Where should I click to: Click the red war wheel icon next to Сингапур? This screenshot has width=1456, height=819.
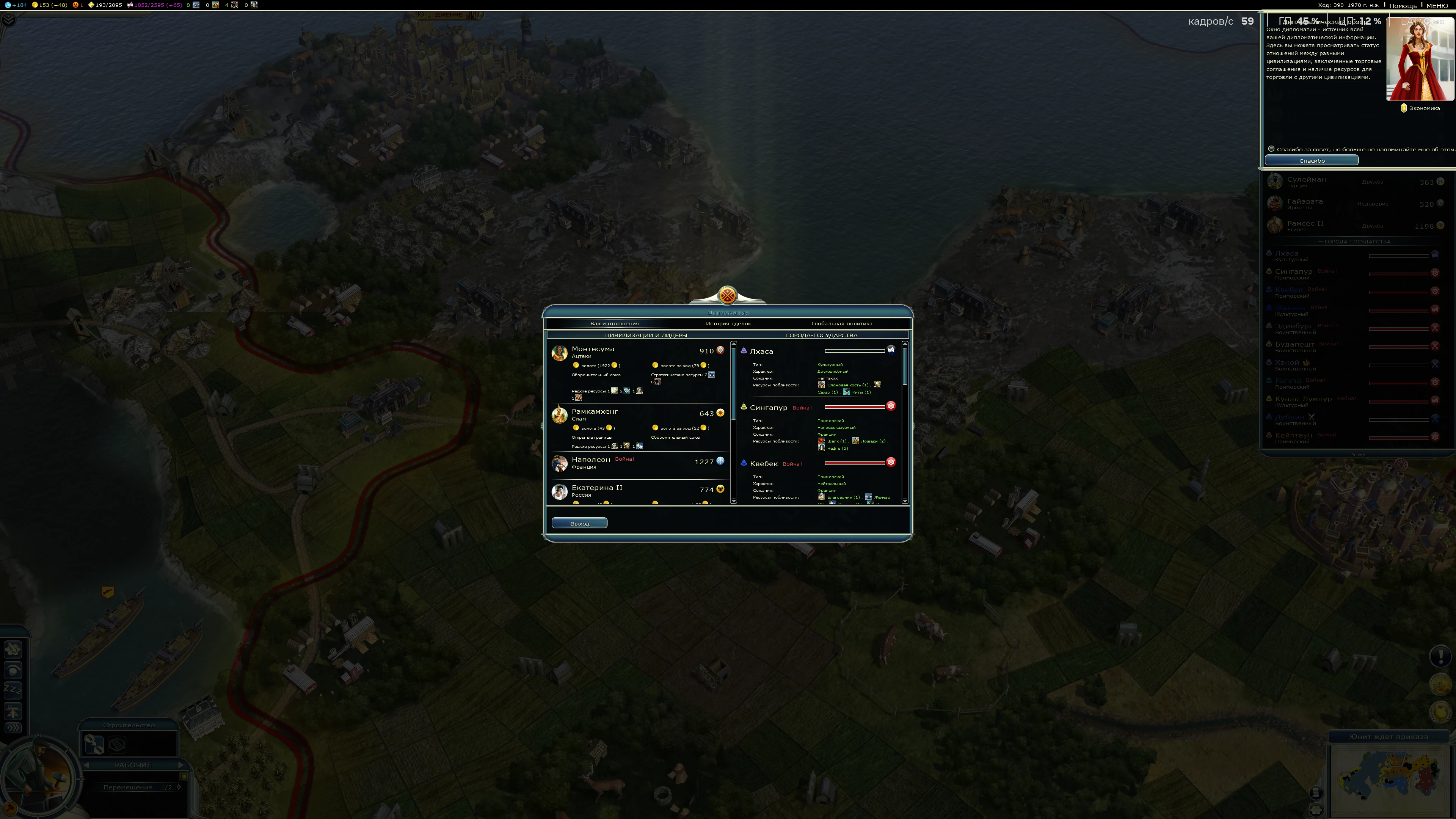pos(891,406)
